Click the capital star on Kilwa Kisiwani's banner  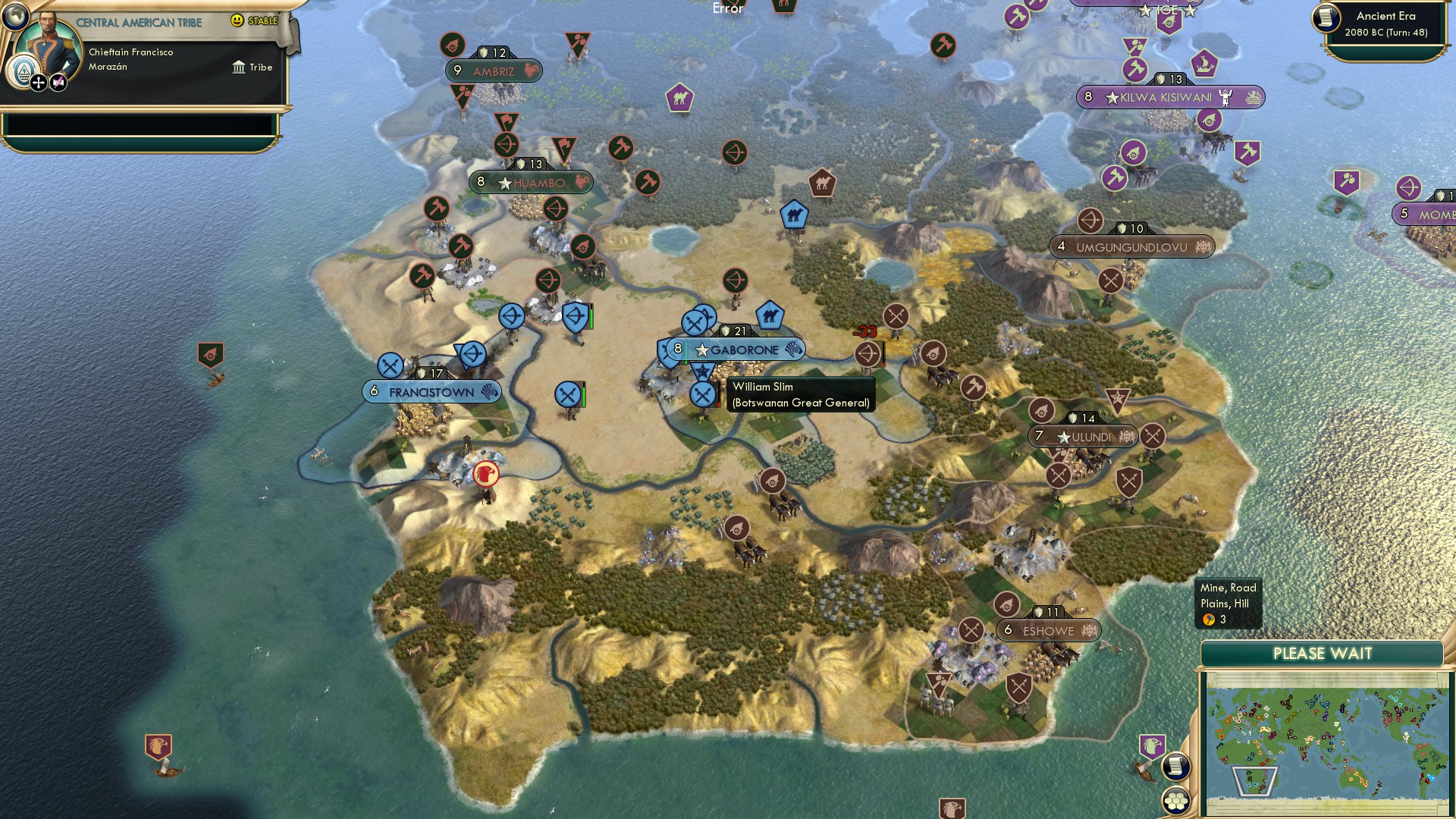[1111, 97]
